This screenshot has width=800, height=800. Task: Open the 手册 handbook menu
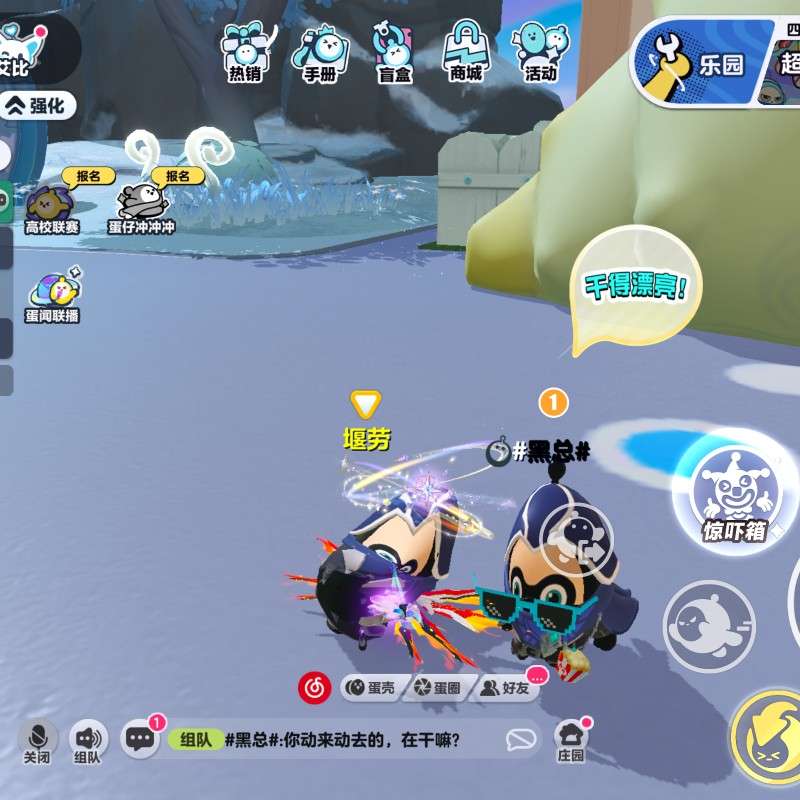[x=320, y=52]
